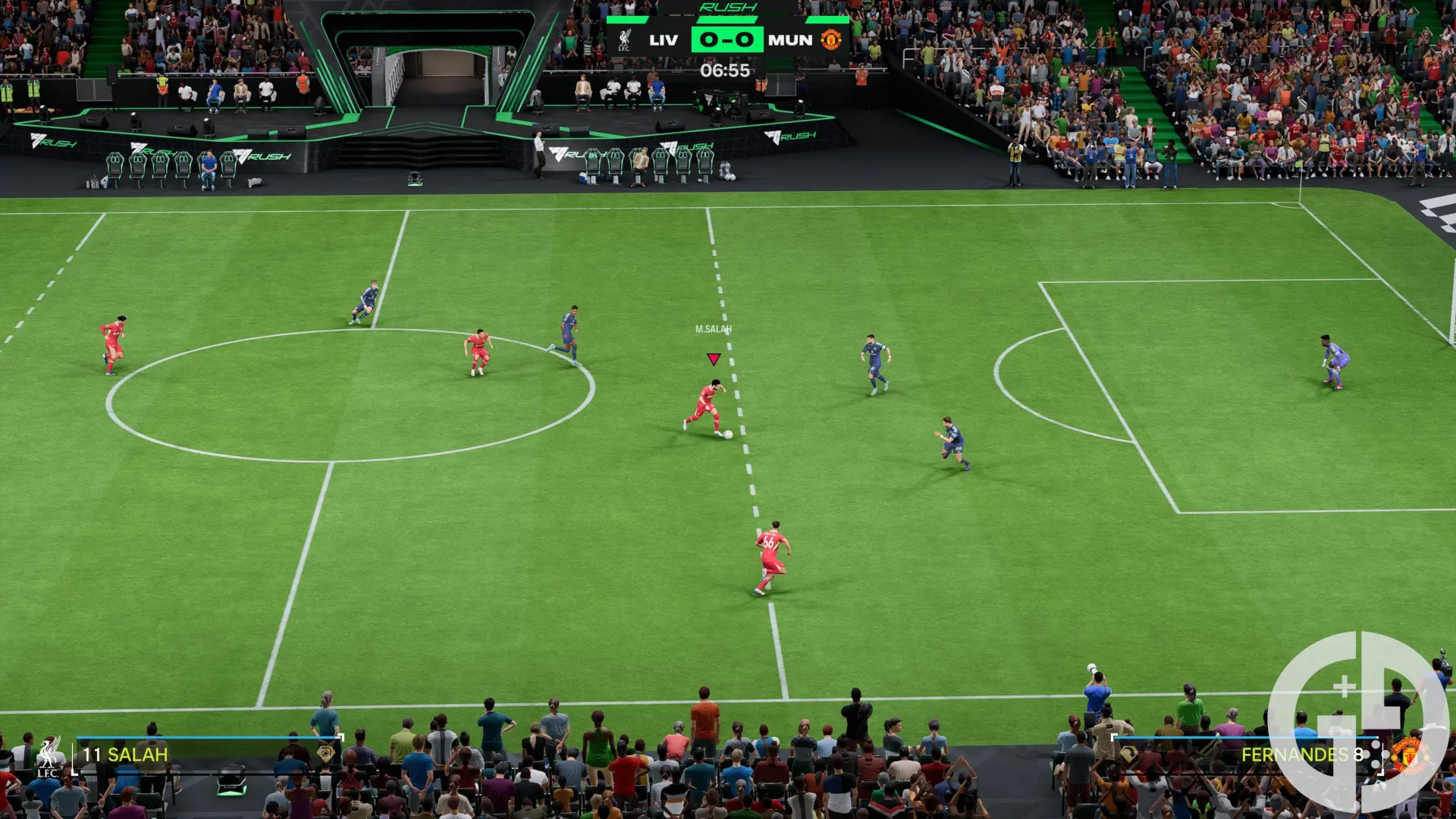The width and height of the screenshot is (1456, 819).
Task: Click the Liverpool crest in the scoreboard
Action: (624, 40)
